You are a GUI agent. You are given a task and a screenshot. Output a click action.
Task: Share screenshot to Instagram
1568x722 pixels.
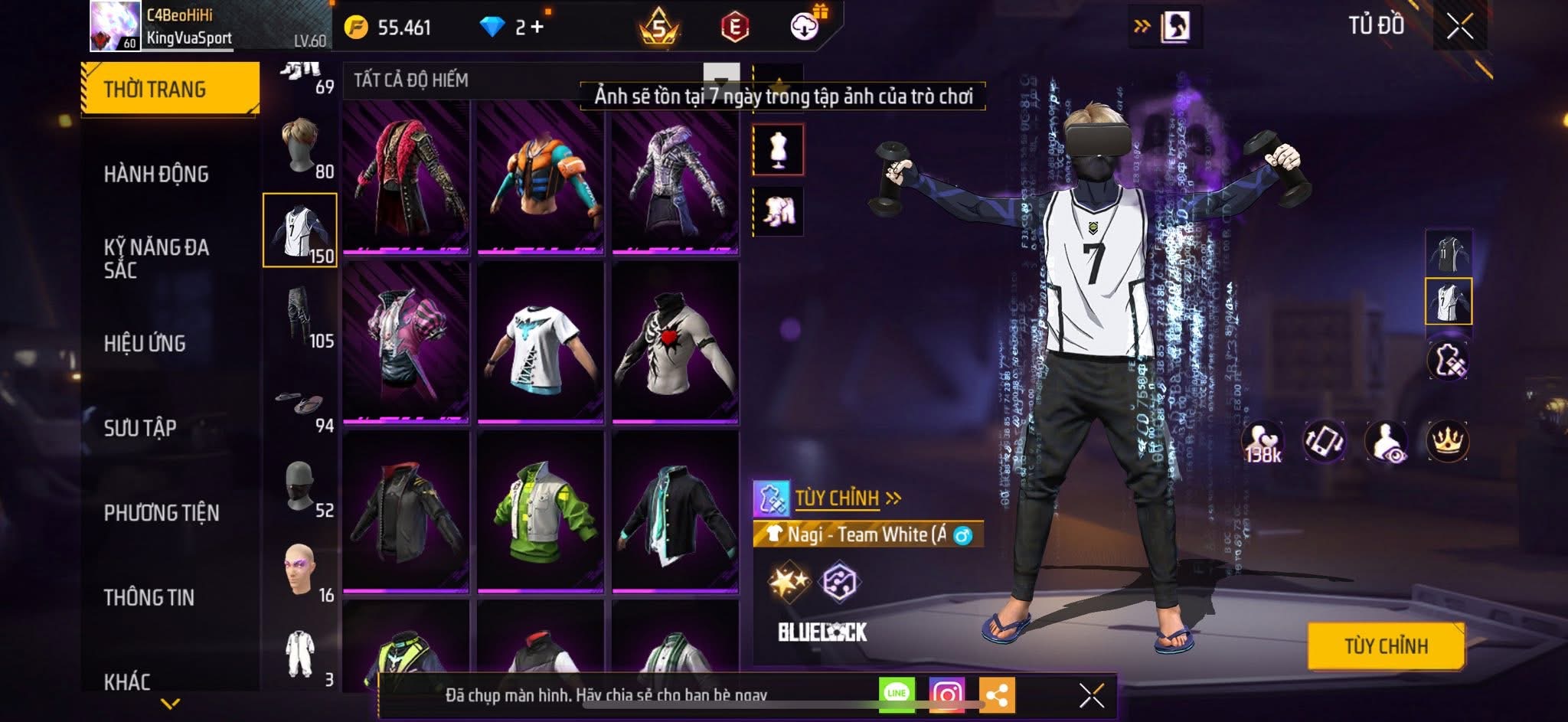pyautogui.click(x=946, y=694)
